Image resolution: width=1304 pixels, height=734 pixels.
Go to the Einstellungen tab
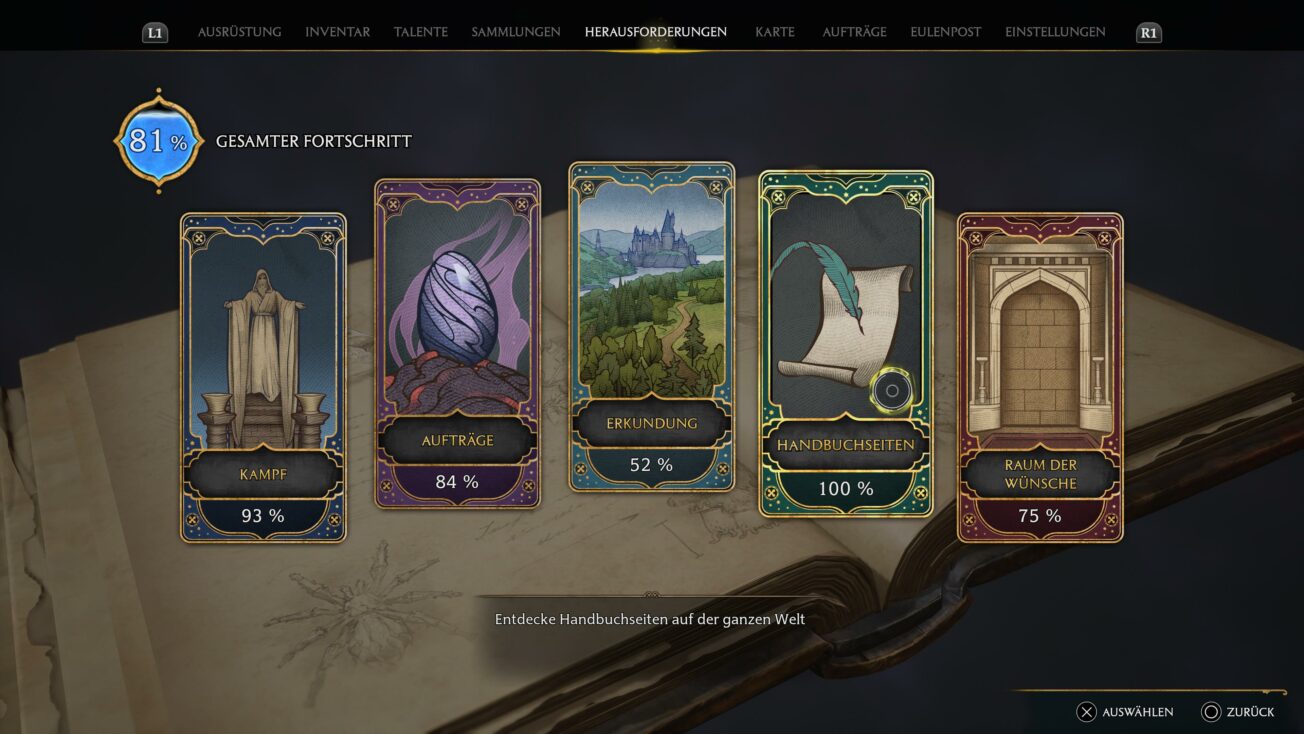(x=1055, y=32)
